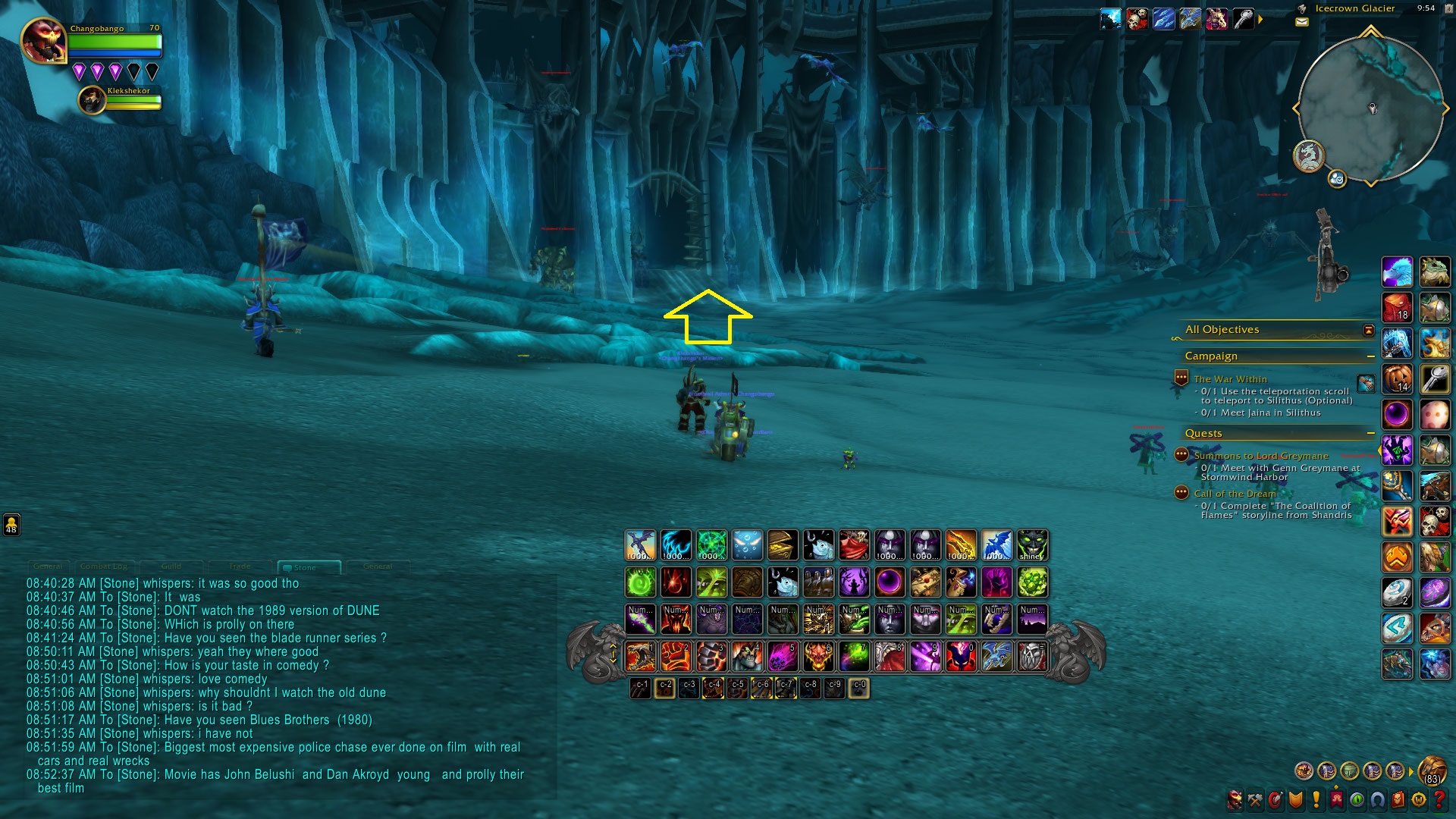The height and width of the screenshot is (819, 1456).
Task: Select Changobango's player portrait
Action: point(43,41)
